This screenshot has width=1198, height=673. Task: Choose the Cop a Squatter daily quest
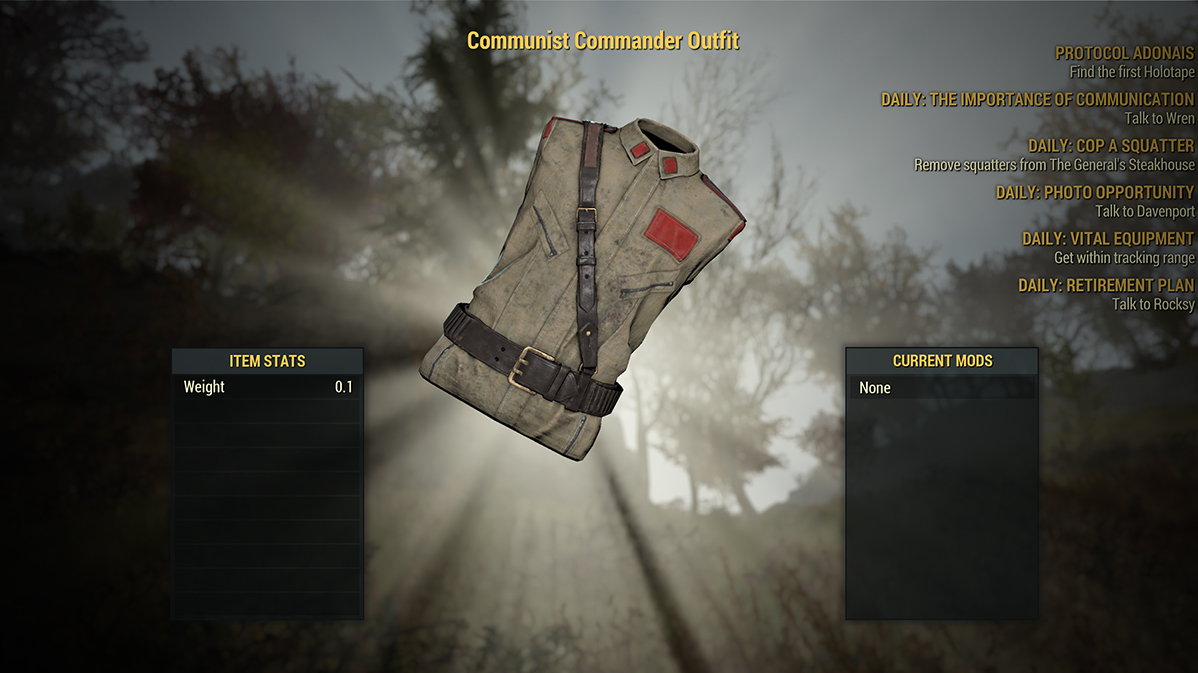pos(1110,146)
